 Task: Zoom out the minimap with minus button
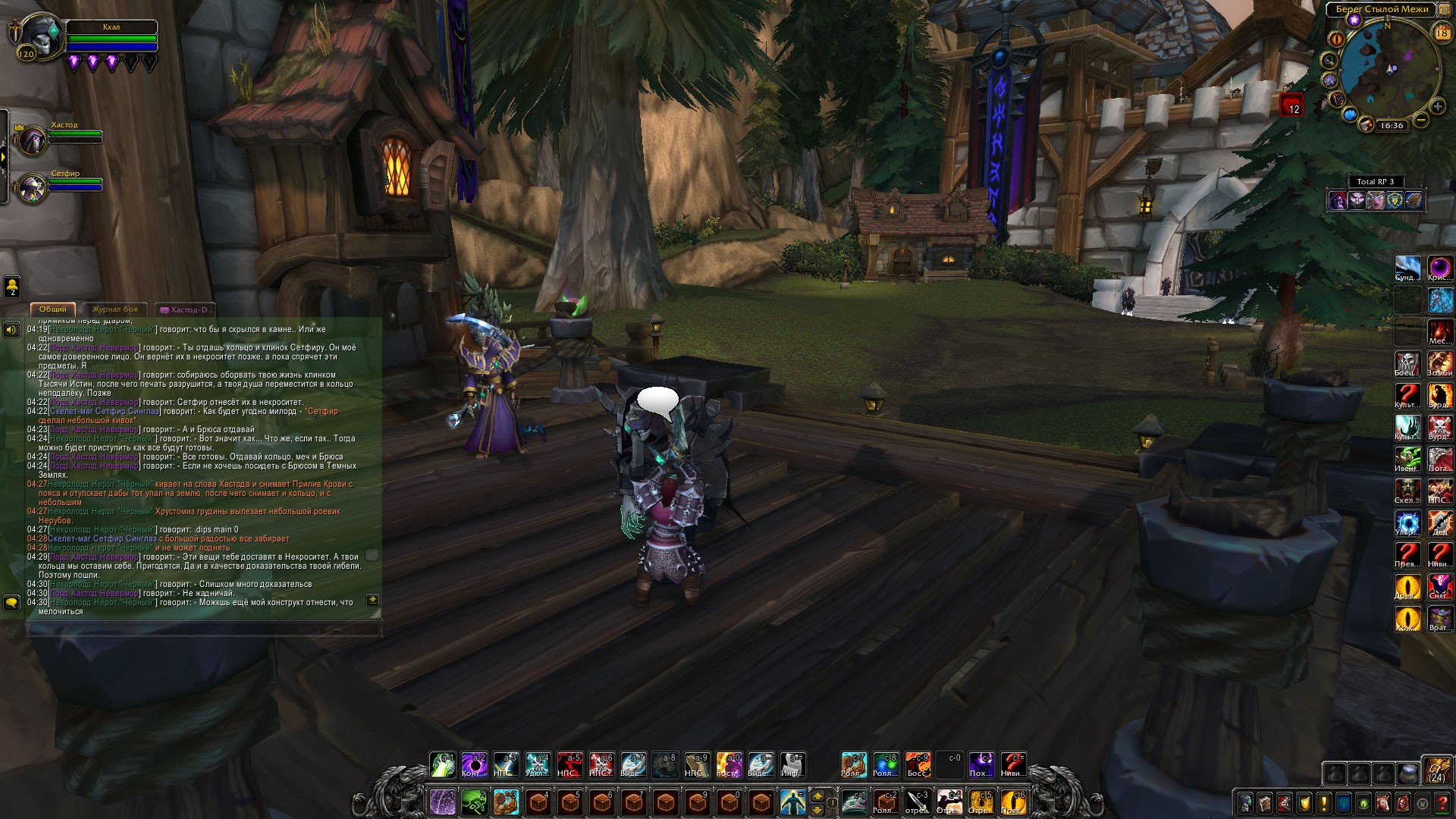point(1421,120)
